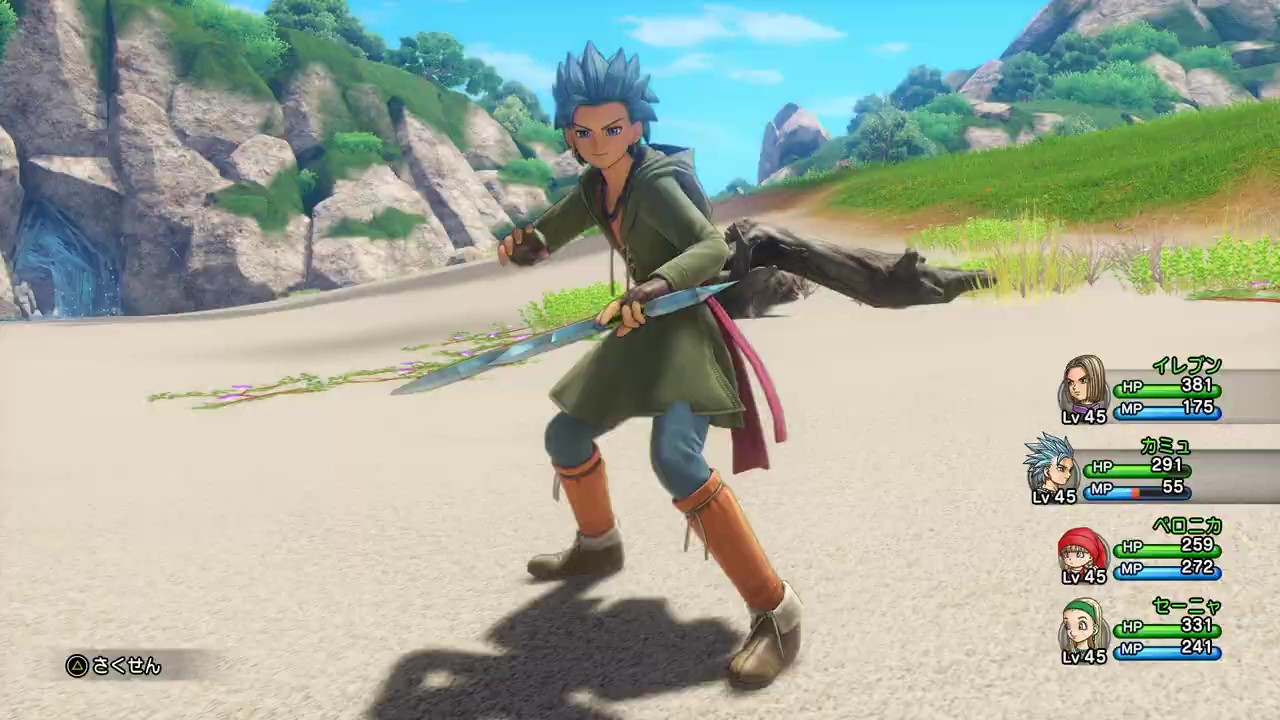
Task: Open the さくせん tactics option
Action: pyautogui.click(x=114, y=666)
